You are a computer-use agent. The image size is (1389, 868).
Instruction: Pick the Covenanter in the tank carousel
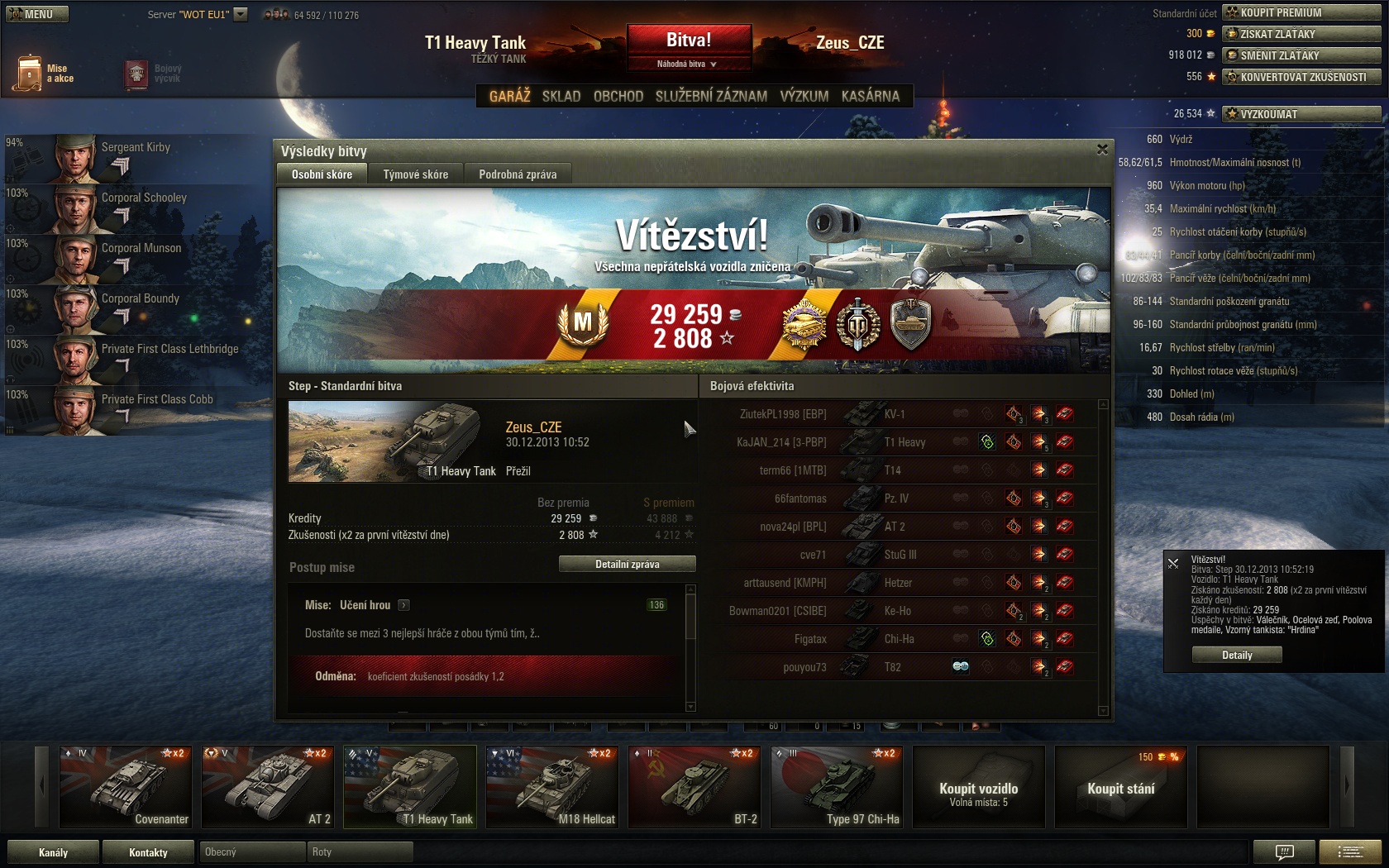(126, 787)
